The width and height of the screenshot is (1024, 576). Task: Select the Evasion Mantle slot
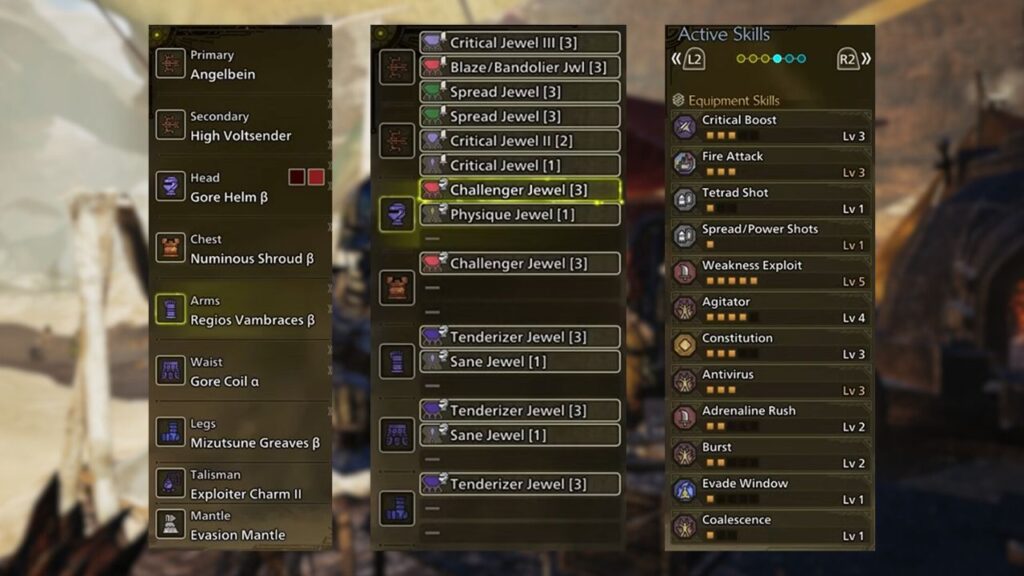(240, 525)
